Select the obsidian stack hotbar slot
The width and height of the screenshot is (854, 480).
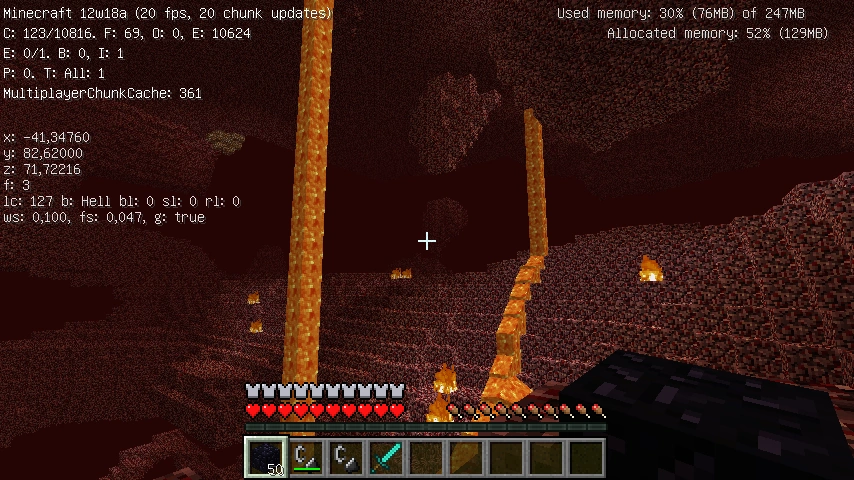tap(266, 457)
